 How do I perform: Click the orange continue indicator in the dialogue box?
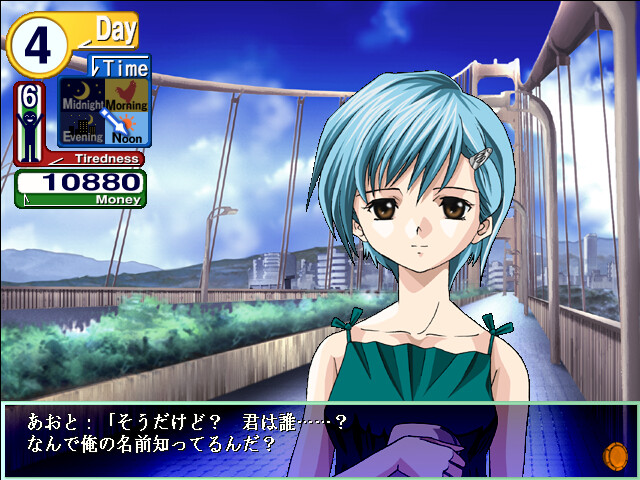(612, 457)
